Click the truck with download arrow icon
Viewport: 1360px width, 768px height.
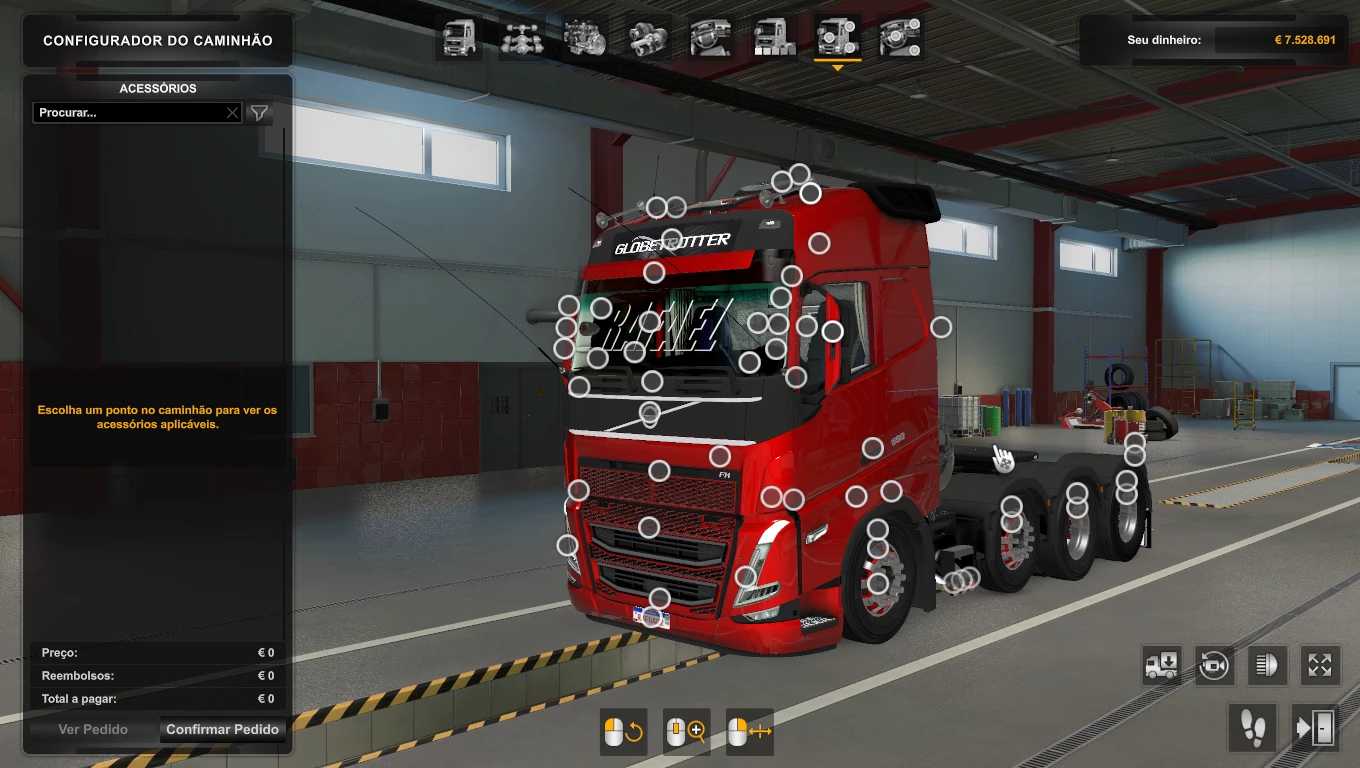click(1162, 665)
